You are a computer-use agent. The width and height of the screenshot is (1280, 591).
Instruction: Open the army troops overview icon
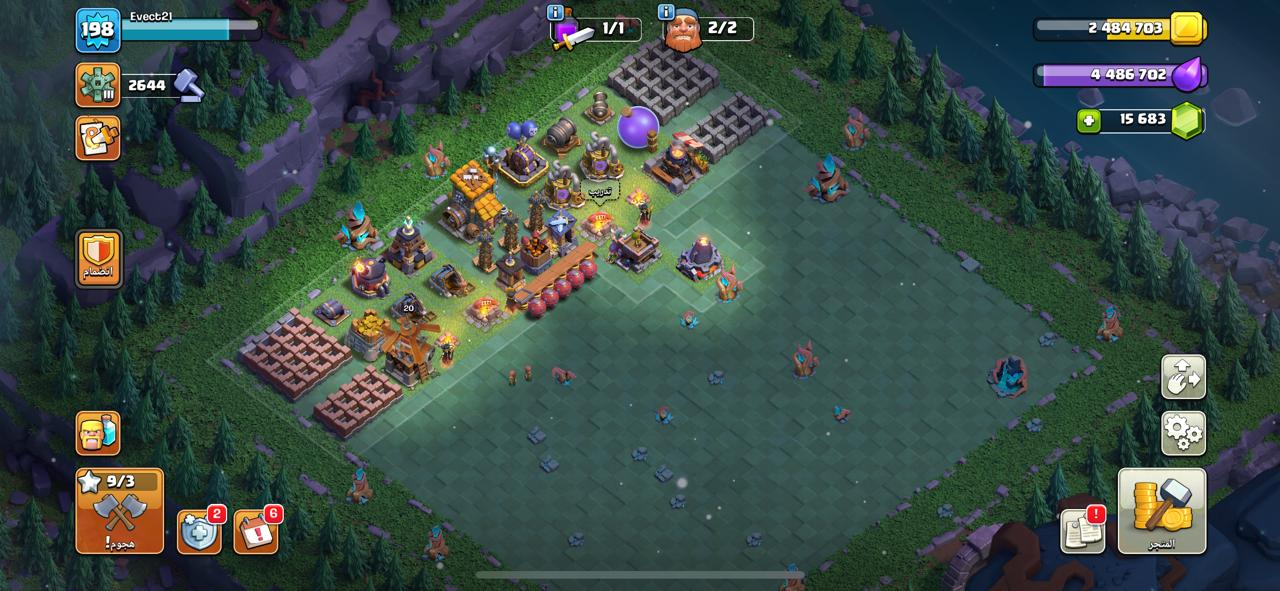(98, 433)
